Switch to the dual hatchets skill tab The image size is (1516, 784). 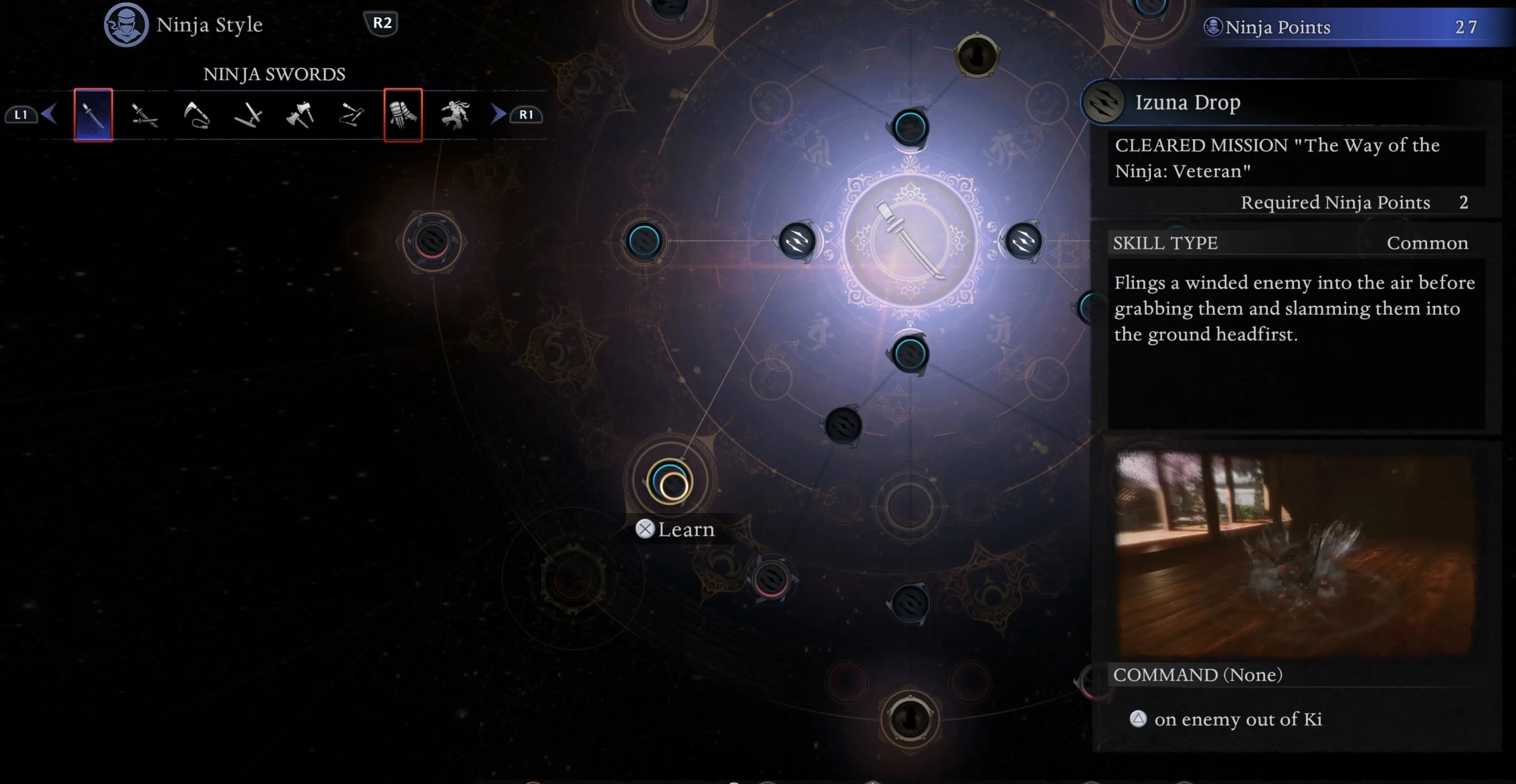tap(300, 115)
